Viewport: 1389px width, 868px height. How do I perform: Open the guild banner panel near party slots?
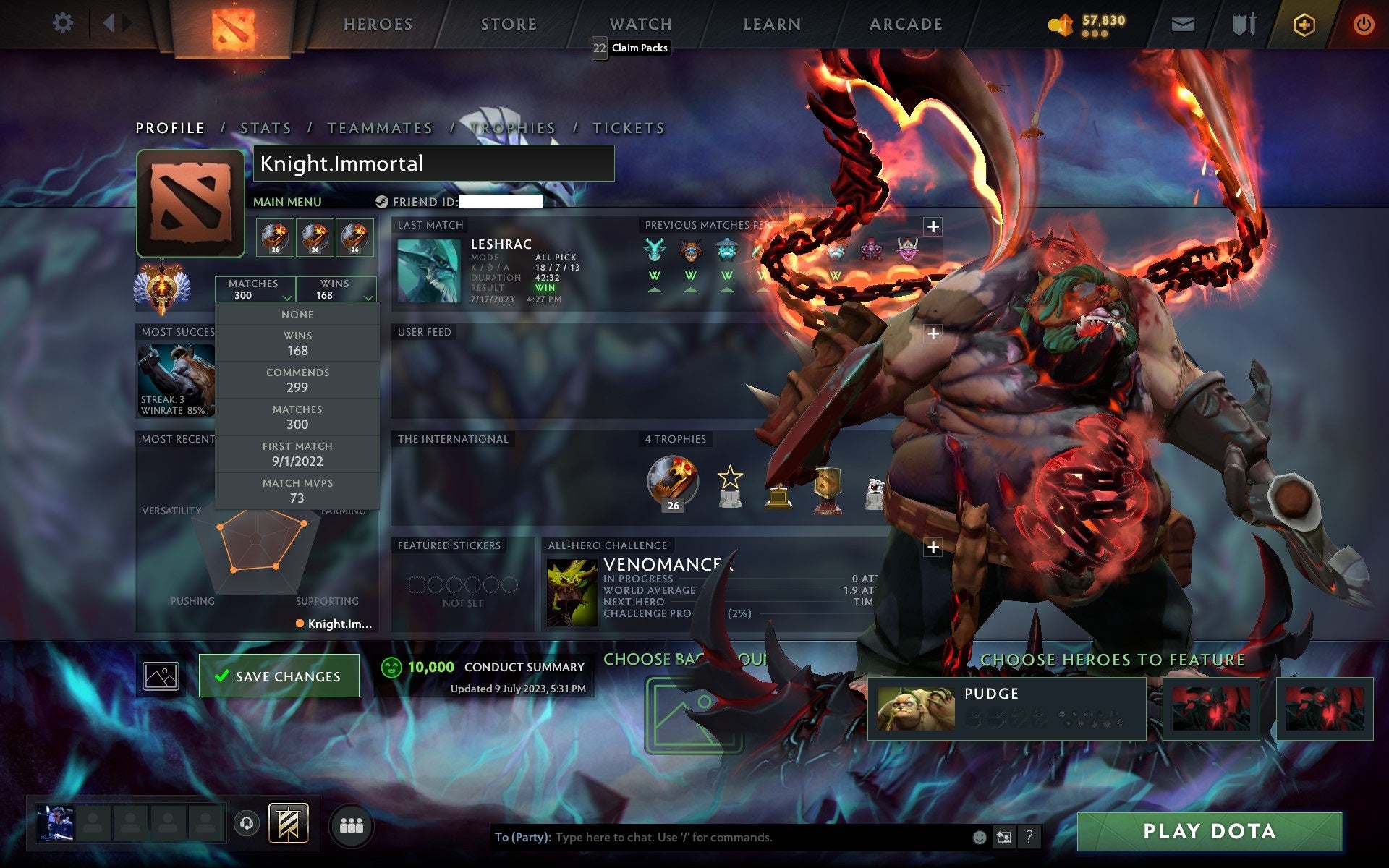[288, 824]
